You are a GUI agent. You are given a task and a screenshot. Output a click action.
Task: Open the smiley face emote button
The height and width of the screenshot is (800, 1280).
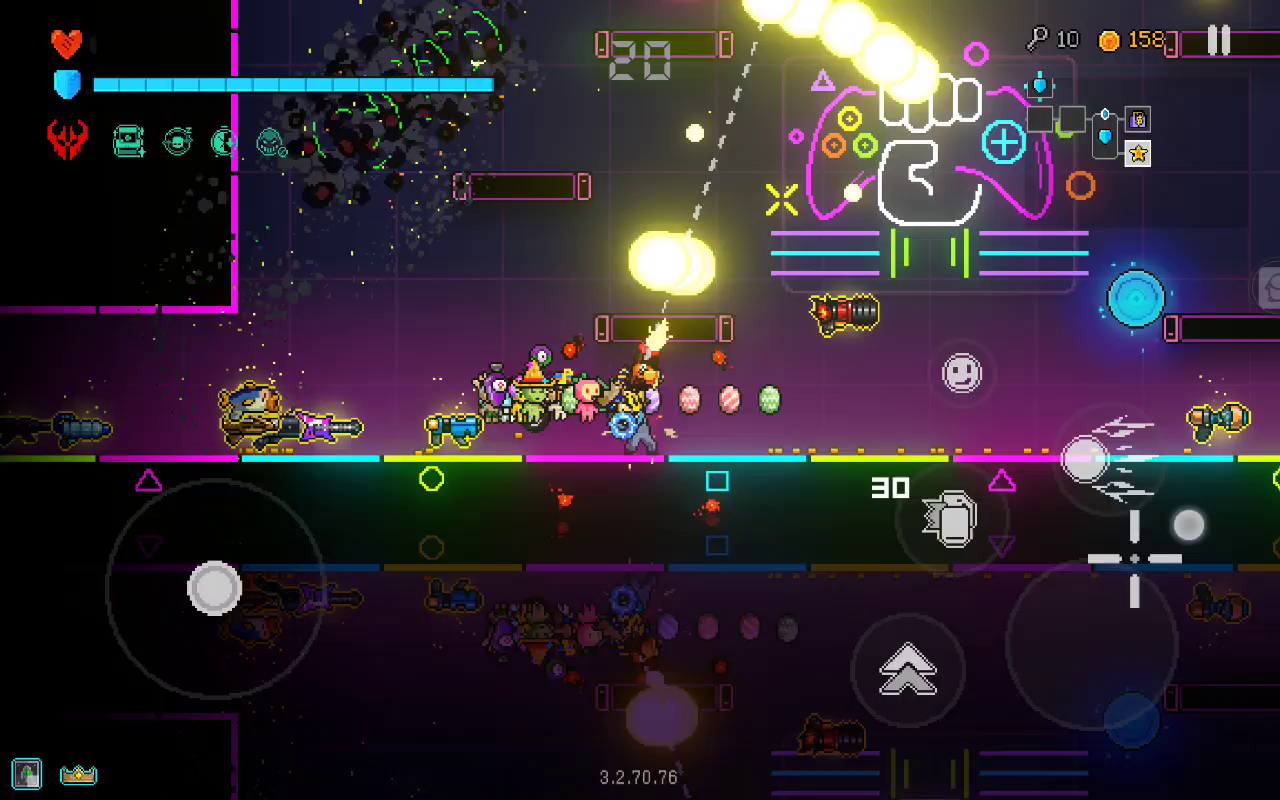pos(962,373)
